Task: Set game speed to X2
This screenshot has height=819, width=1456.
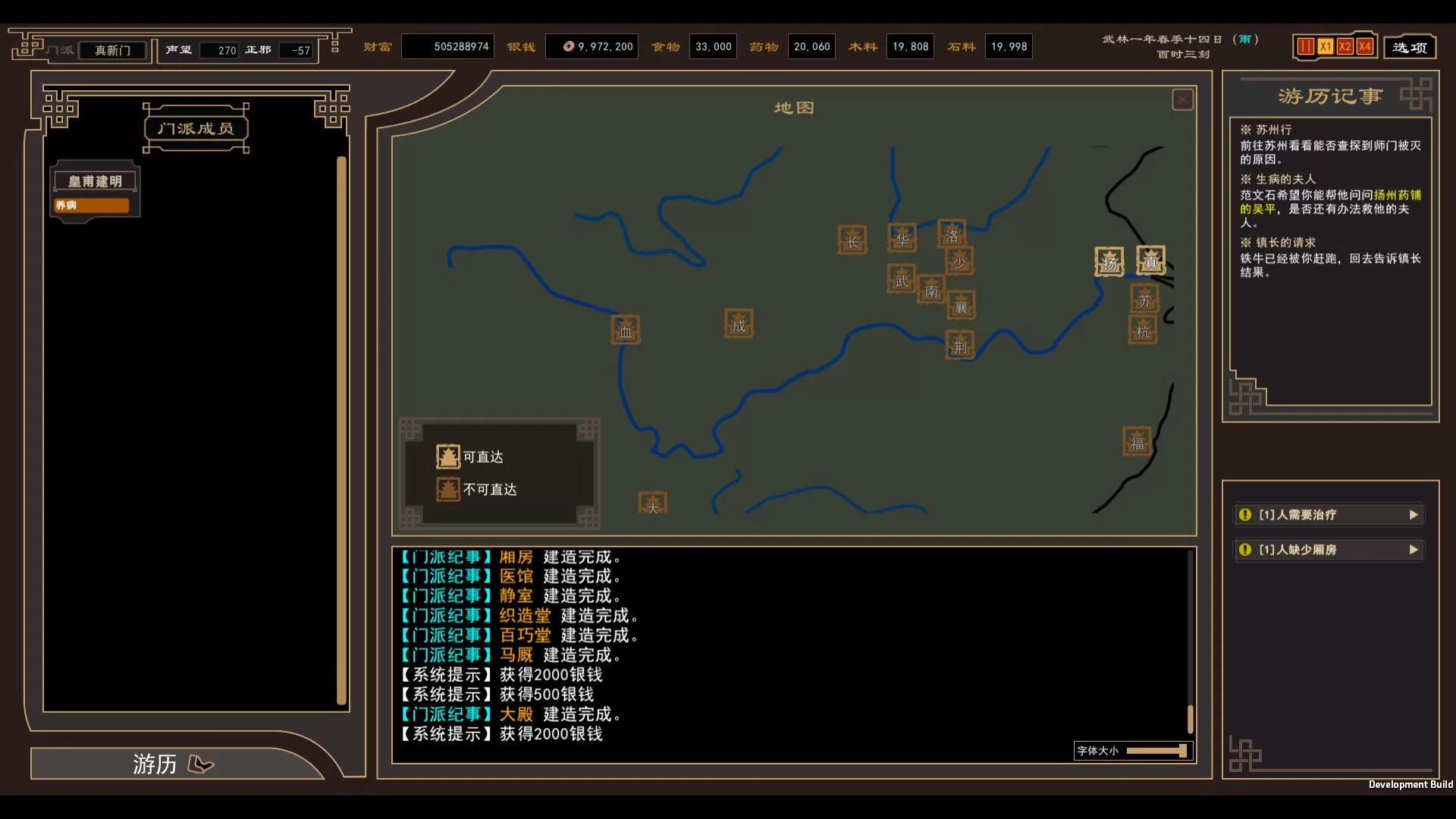Action: point(1345,47)
